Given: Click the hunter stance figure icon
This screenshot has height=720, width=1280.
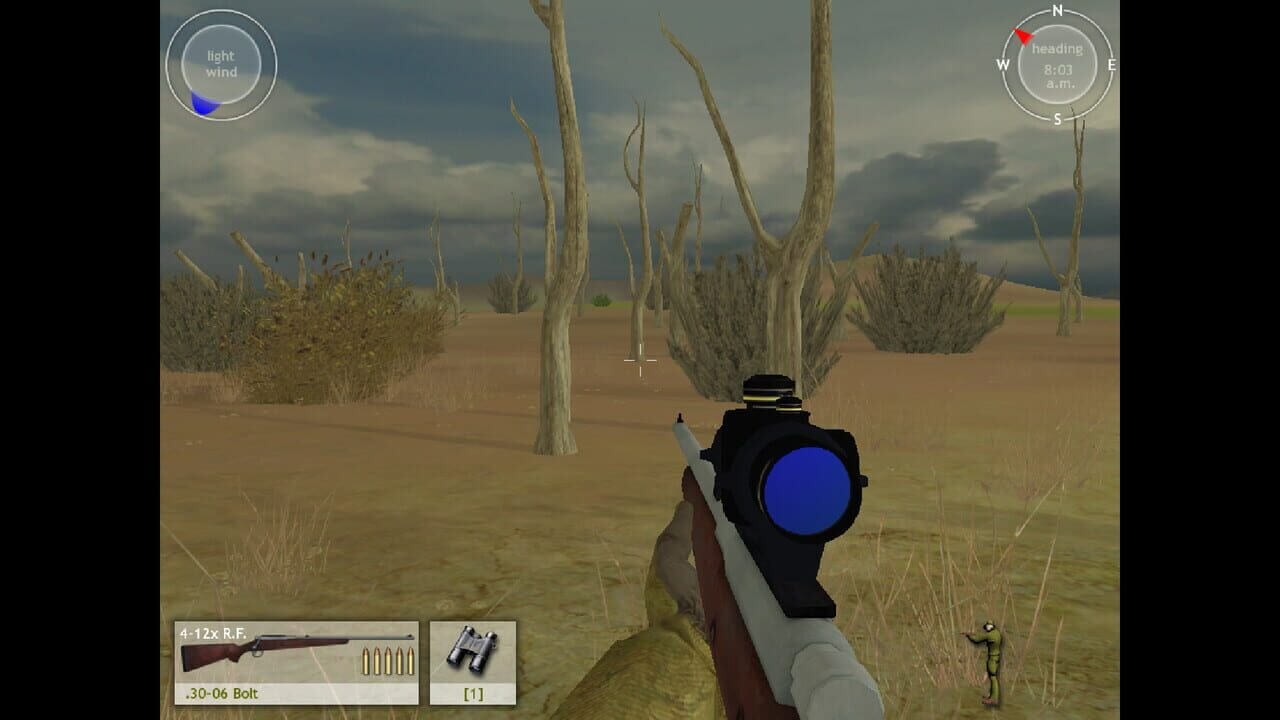Looking at the screenshot, I should point(988,662).
